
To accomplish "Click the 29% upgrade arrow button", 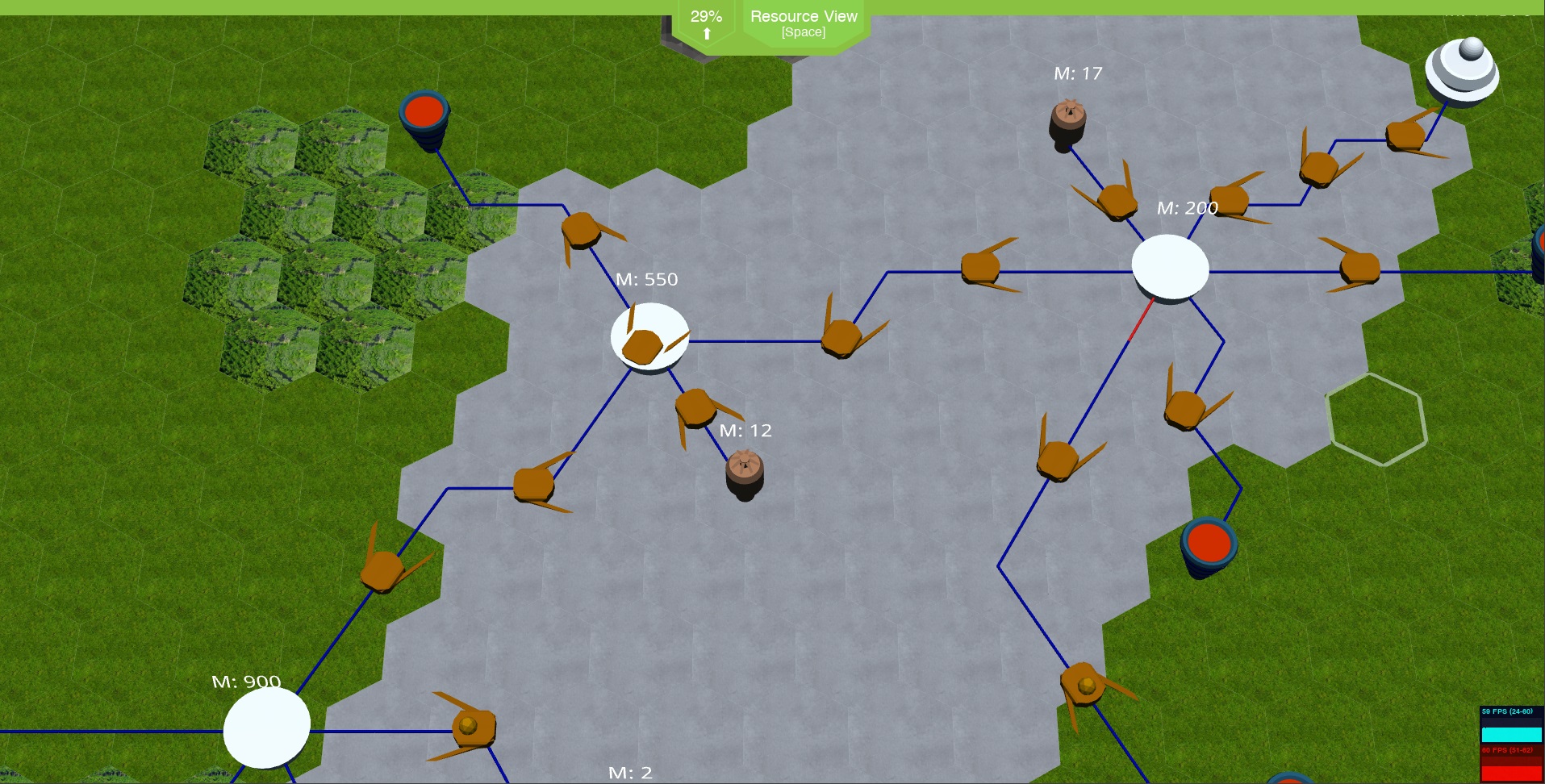I will (x=706, y=24).
